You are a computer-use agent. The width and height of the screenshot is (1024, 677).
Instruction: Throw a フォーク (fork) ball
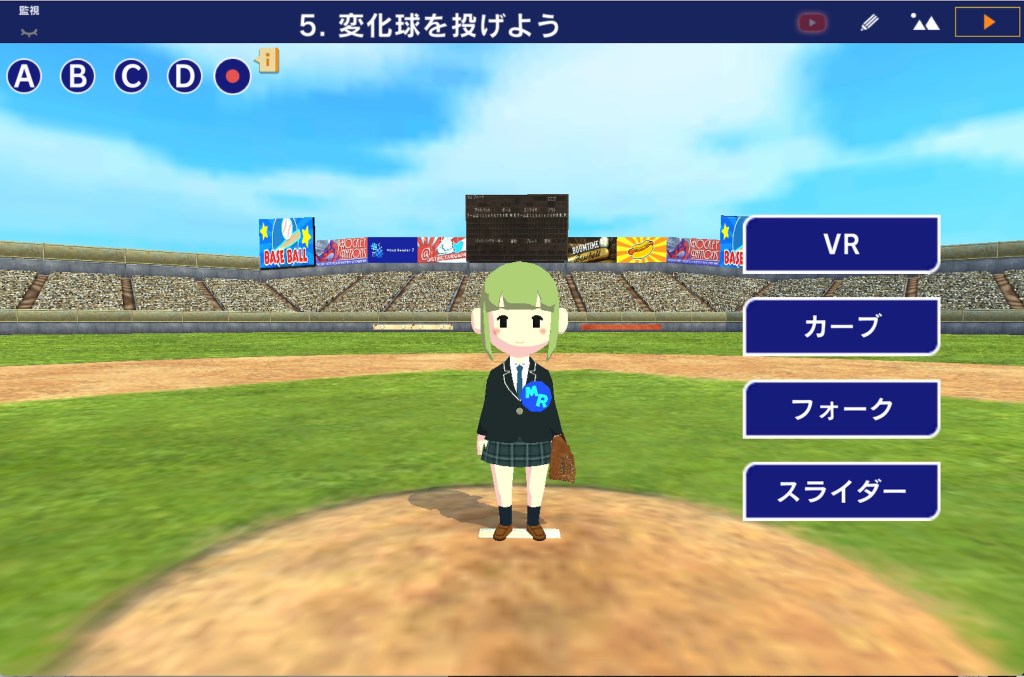point(841,409)
